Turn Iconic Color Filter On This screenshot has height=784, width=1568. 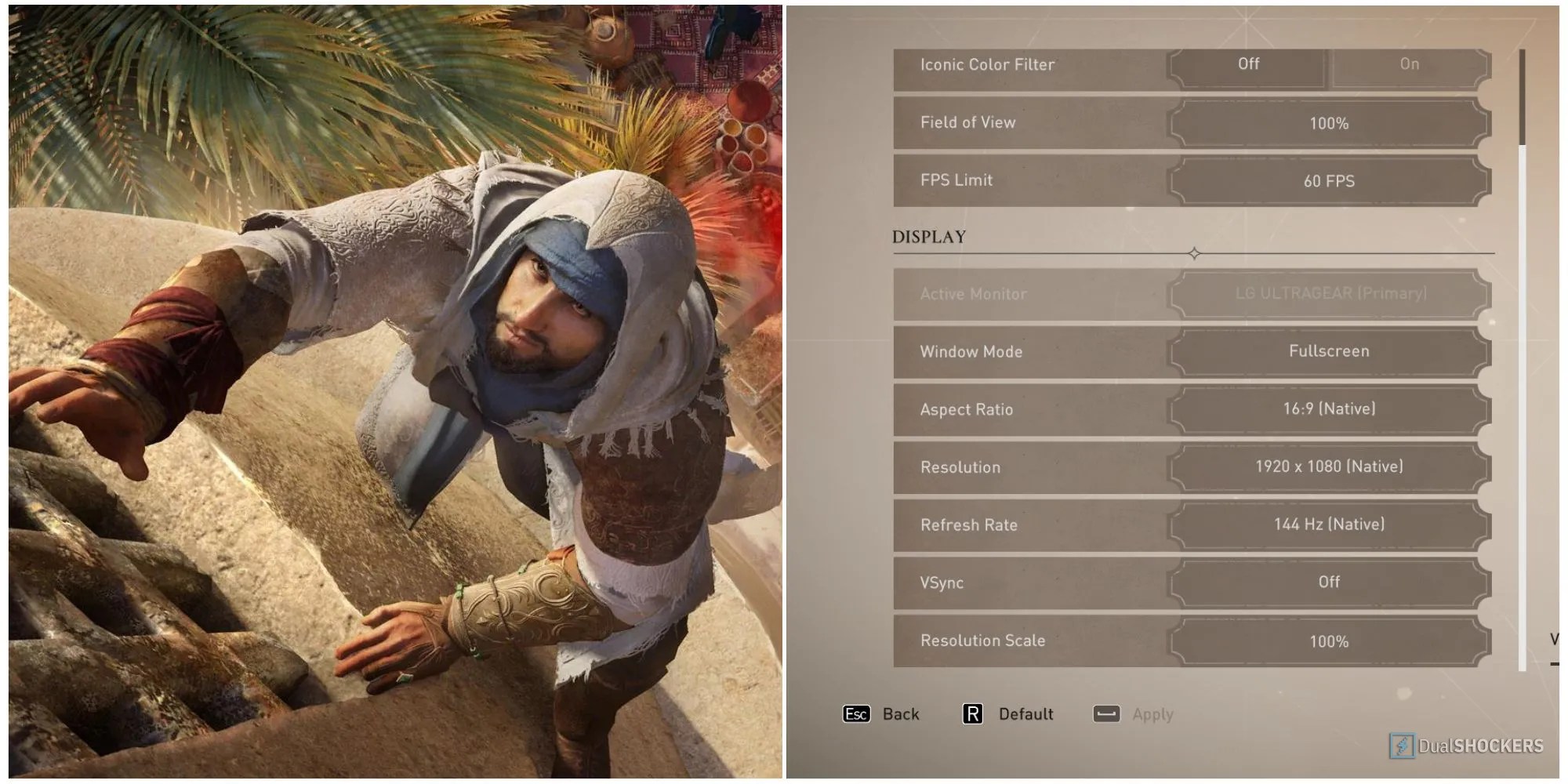point(1409,64)
